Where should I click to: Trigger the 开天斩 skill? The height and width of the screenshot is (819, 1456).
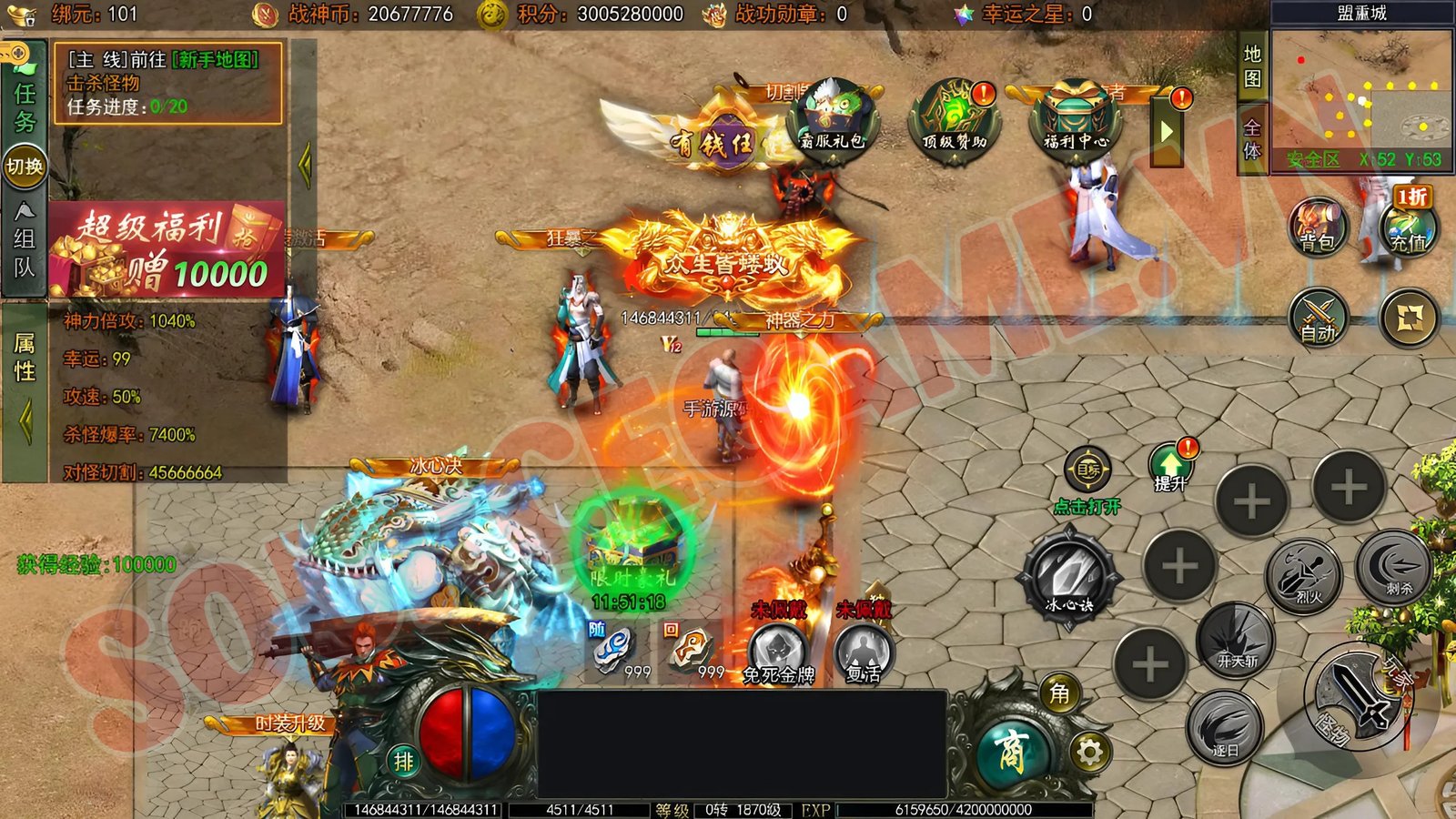pyautogui.click(x=1236, y=640)
